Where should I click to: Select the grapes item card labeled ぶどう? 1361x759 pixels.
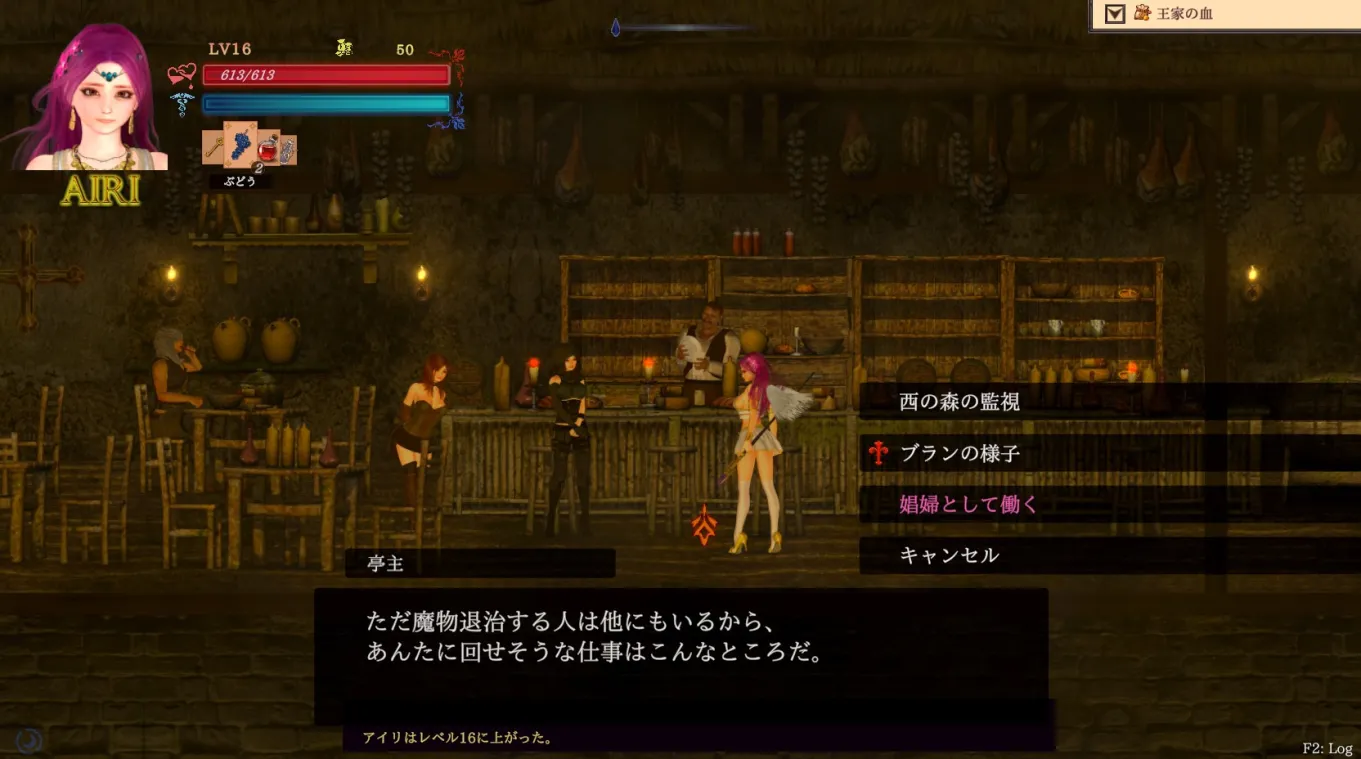(240, 146)
